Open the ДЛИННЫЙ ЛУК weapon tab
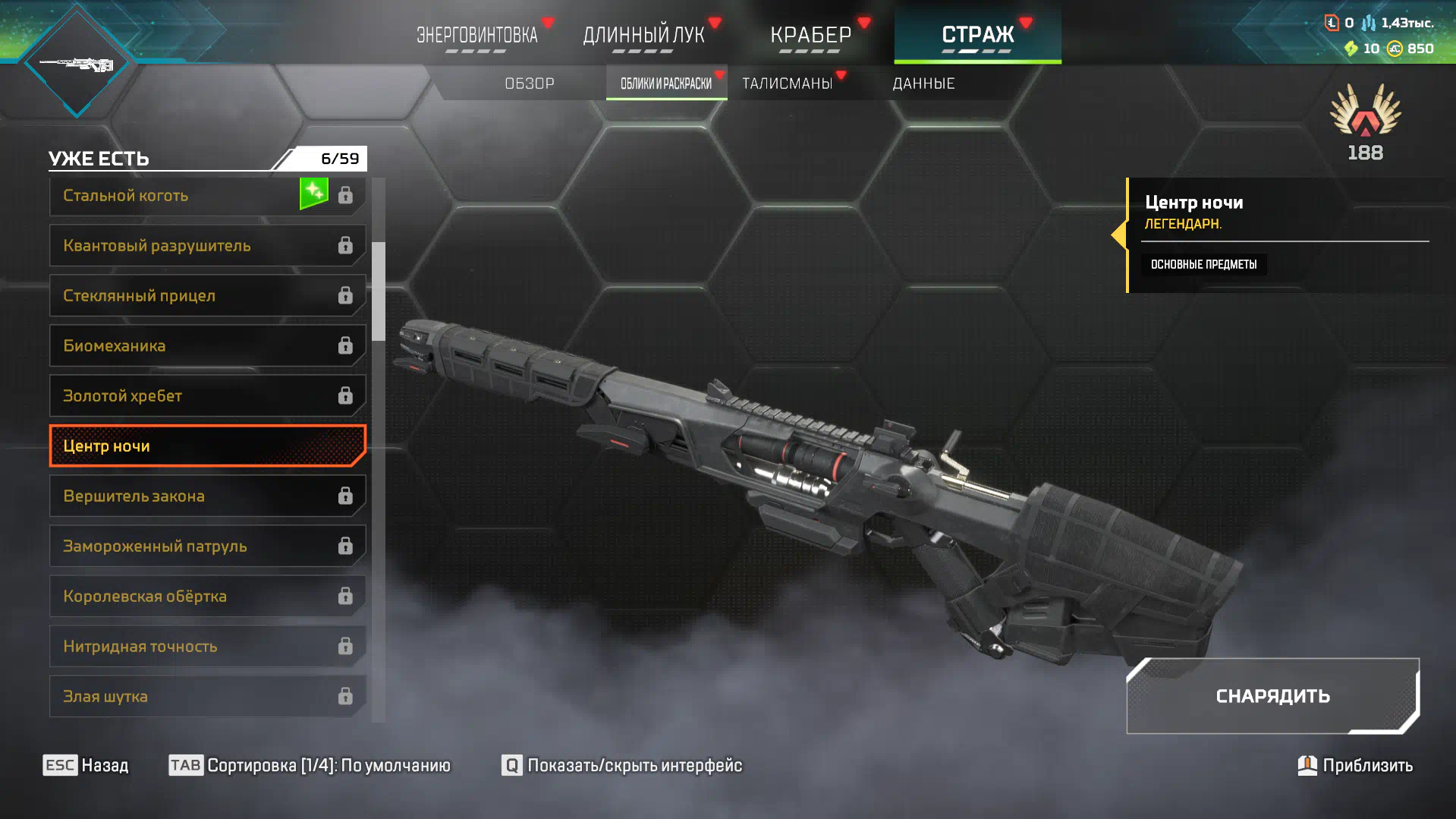The width and height of the screenshot is (1456, 819). [x=643, y=35]
